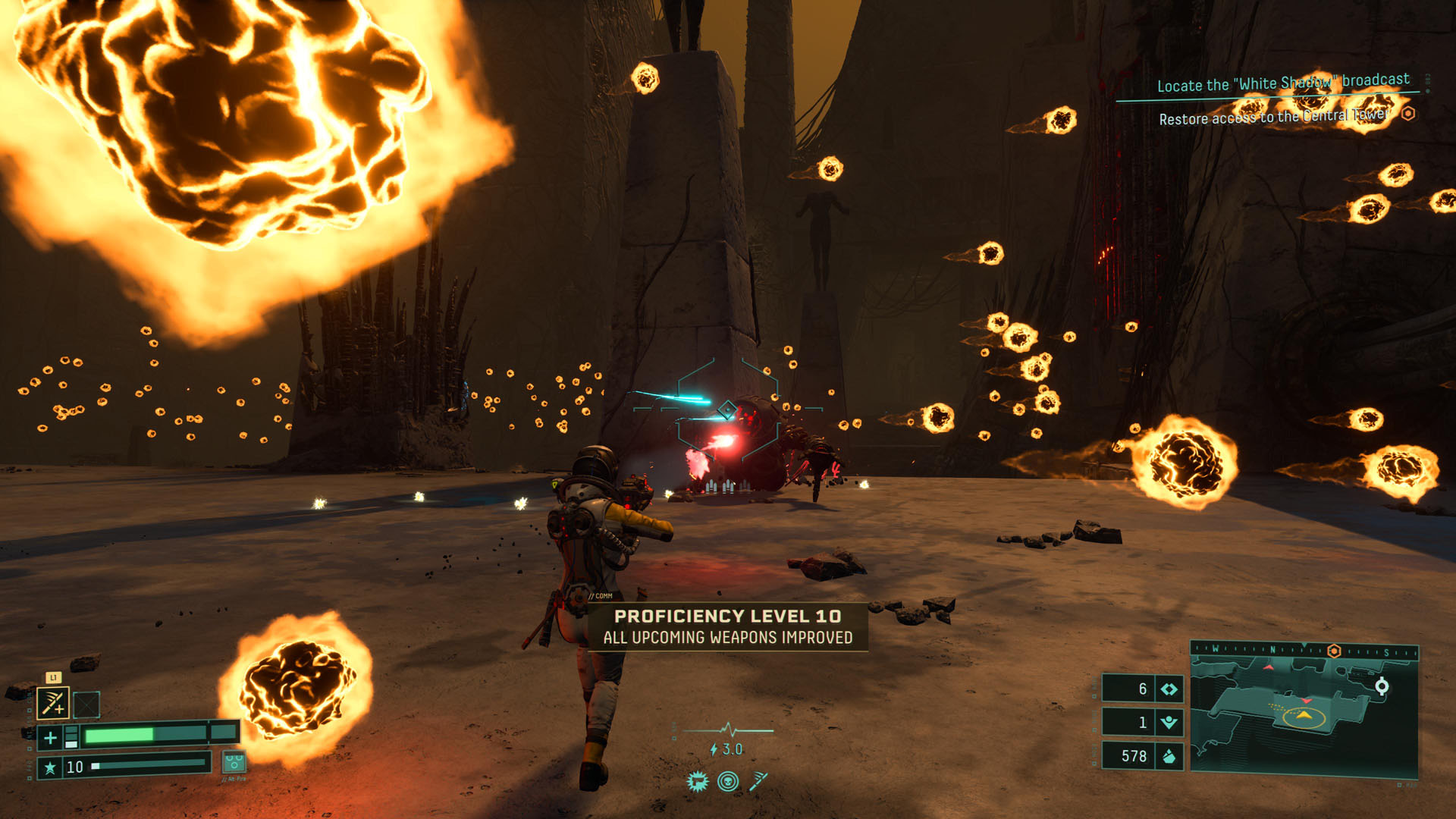The height and width of the screenshot is (819, 1456).
Task: Select the 'Restore access to the Central Tower' objective
Action: coord(1272,118)
